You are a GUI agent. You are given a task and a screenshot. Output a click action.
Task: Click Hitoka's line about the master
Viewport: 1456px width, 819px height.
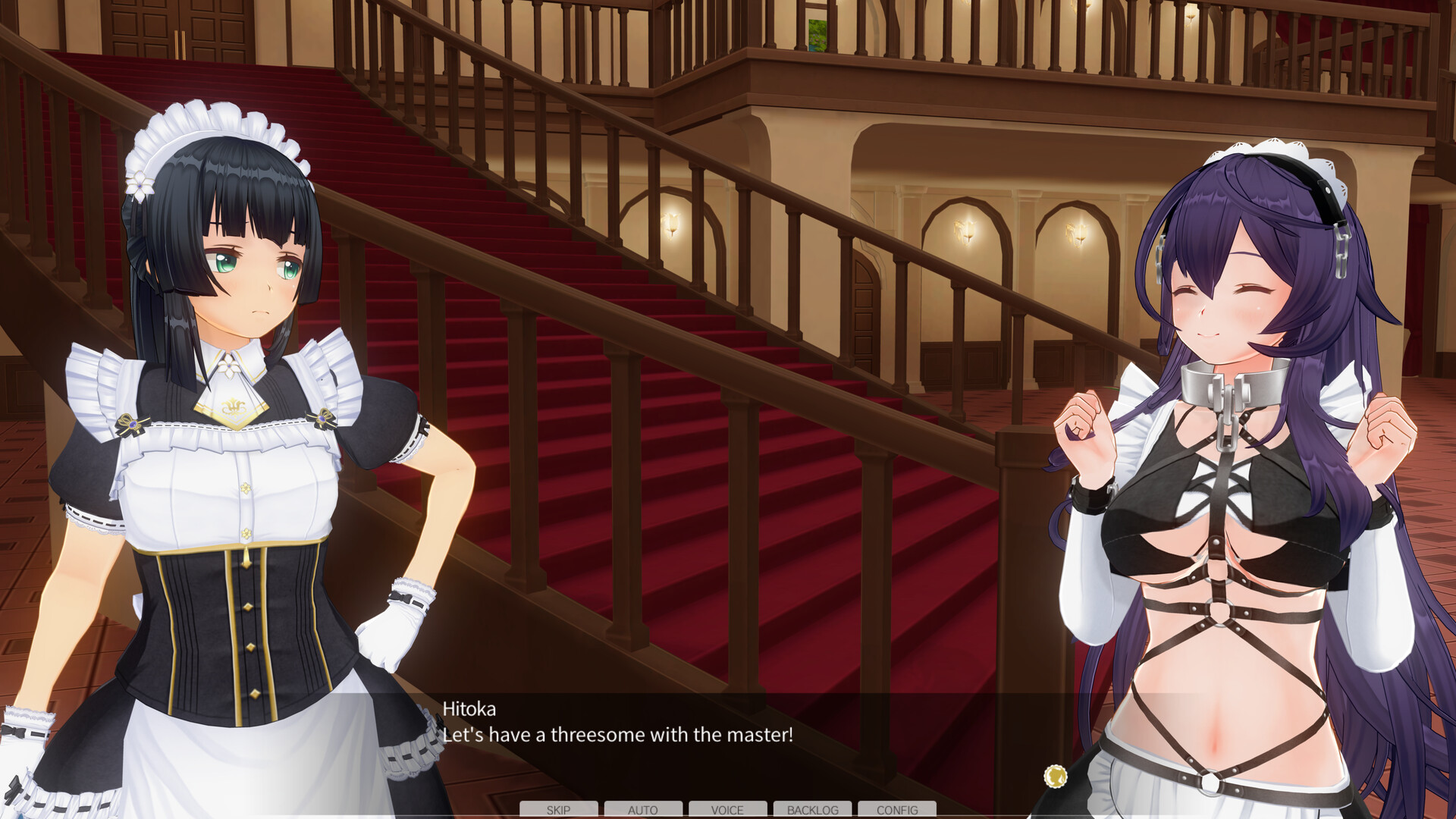pyautogui.click(x=618, y=734)
